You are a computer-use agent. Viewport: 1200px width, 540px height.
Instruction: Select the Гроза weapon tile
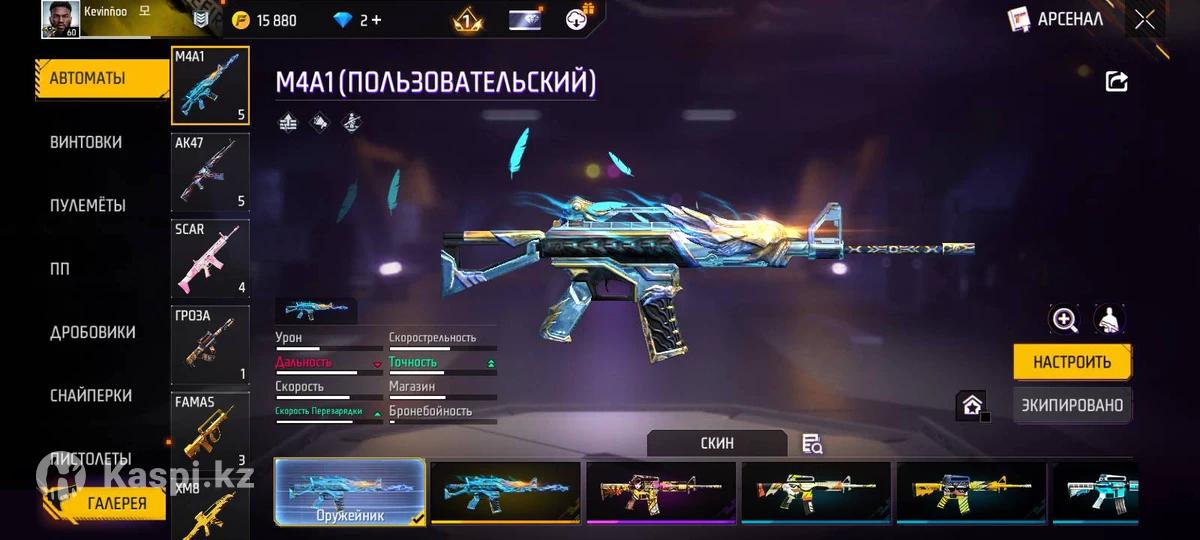[x=210, y=344]
